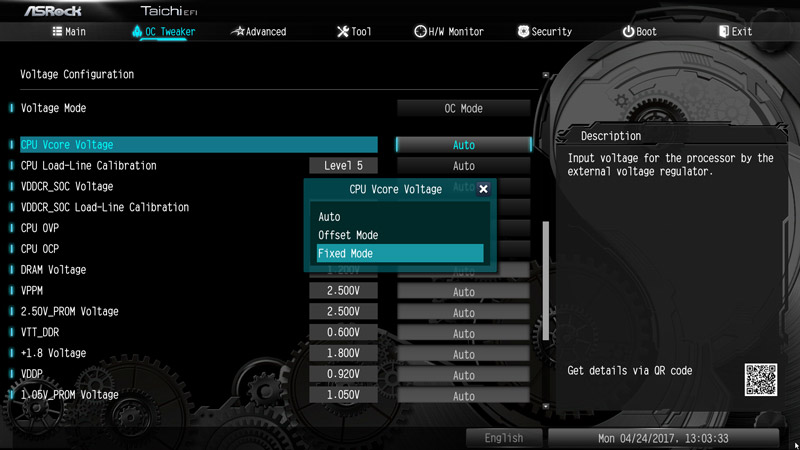Screen dimensions: 800x450
Task: Switch to the Main tab
Action: click(69, 32)
